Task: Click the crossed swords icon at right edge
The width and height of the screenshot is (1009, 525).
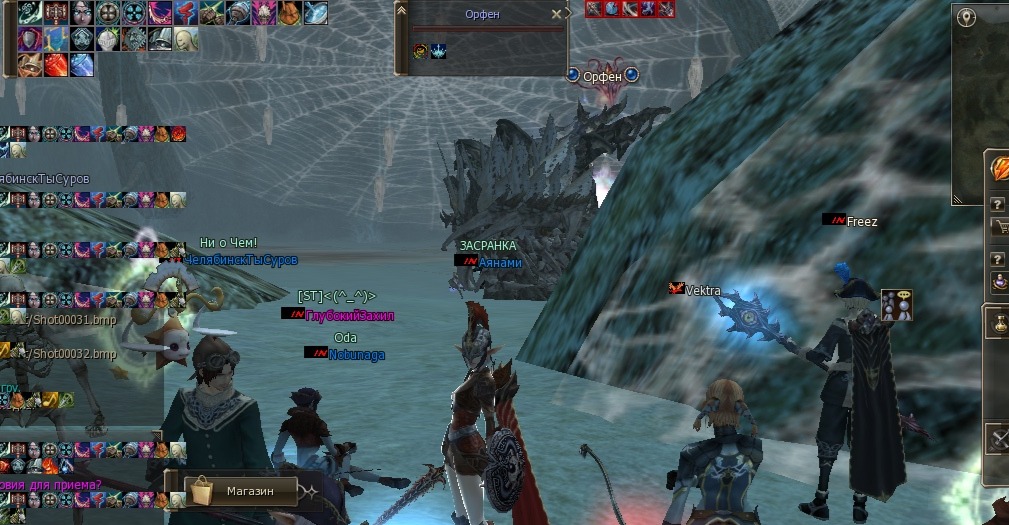Action: pos(1000,439)
